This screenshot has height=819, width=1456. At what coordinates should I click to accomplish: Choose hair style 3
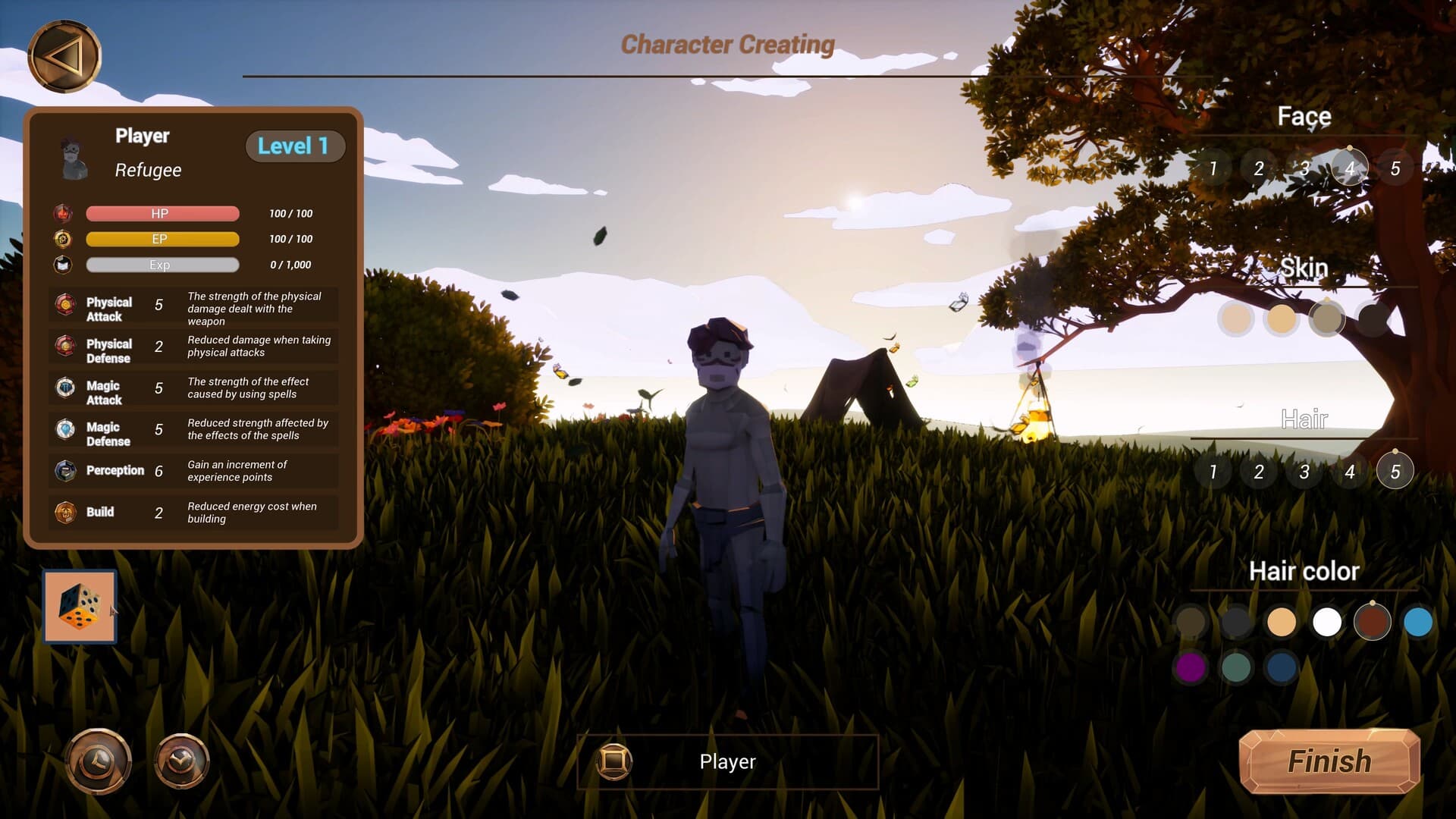click(x=1304, y=471)
